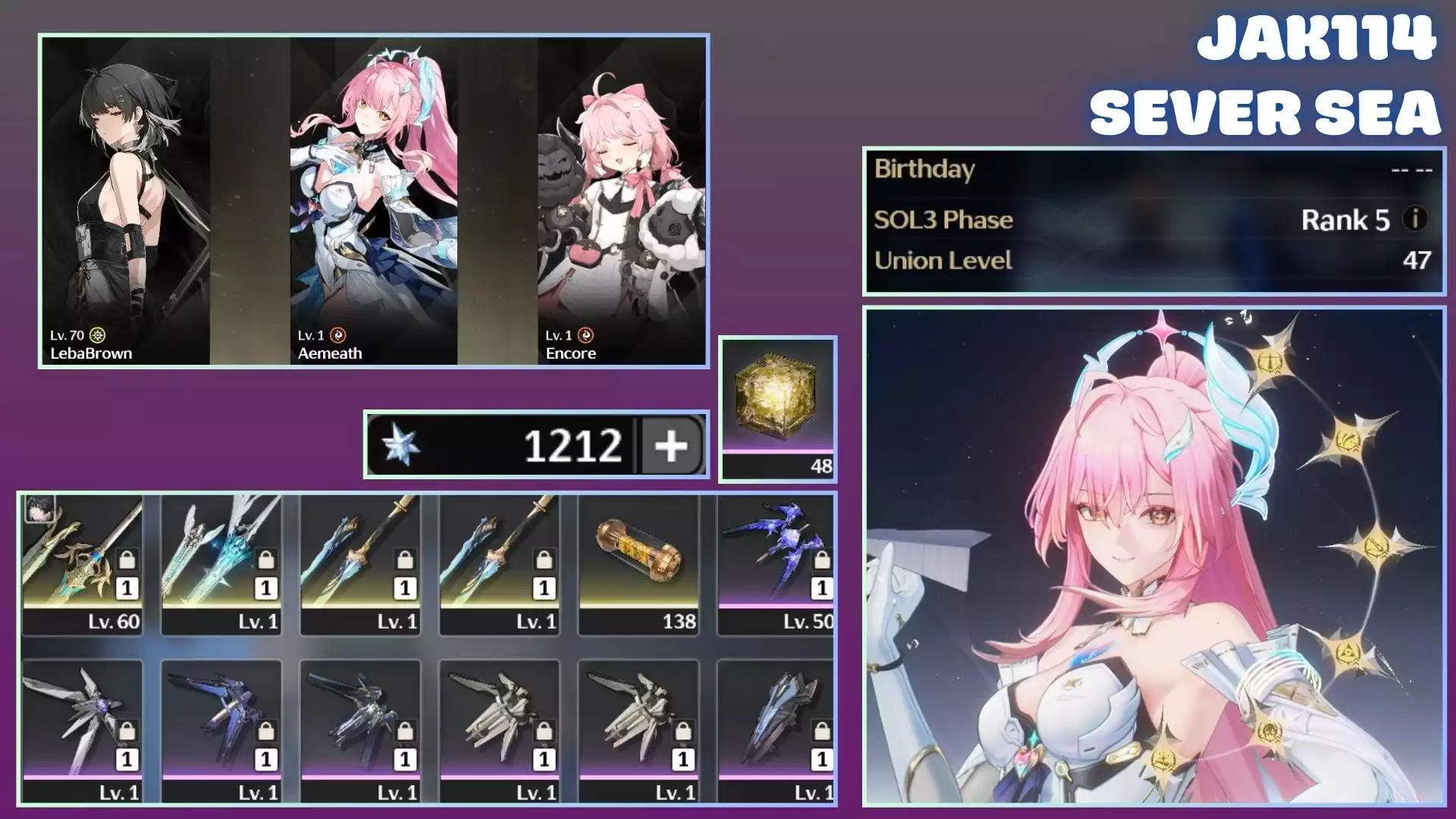This screenshot has height=819, width=1456.
Task: Select the LebaBrown character card
Action: (126, 201)
